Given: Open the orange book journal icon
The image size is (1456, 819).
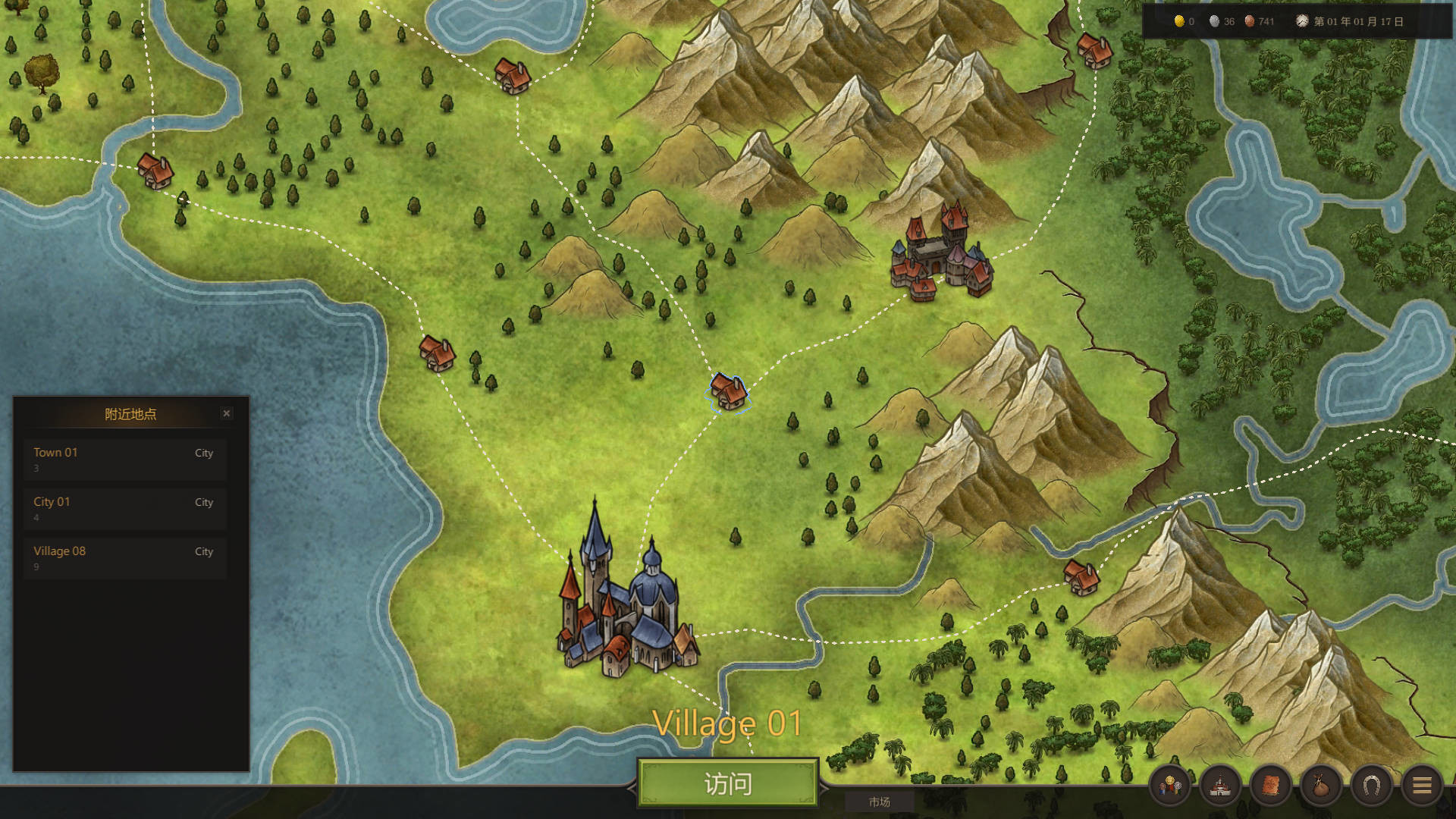Looking at the screenshot, I should [1270, 786].
